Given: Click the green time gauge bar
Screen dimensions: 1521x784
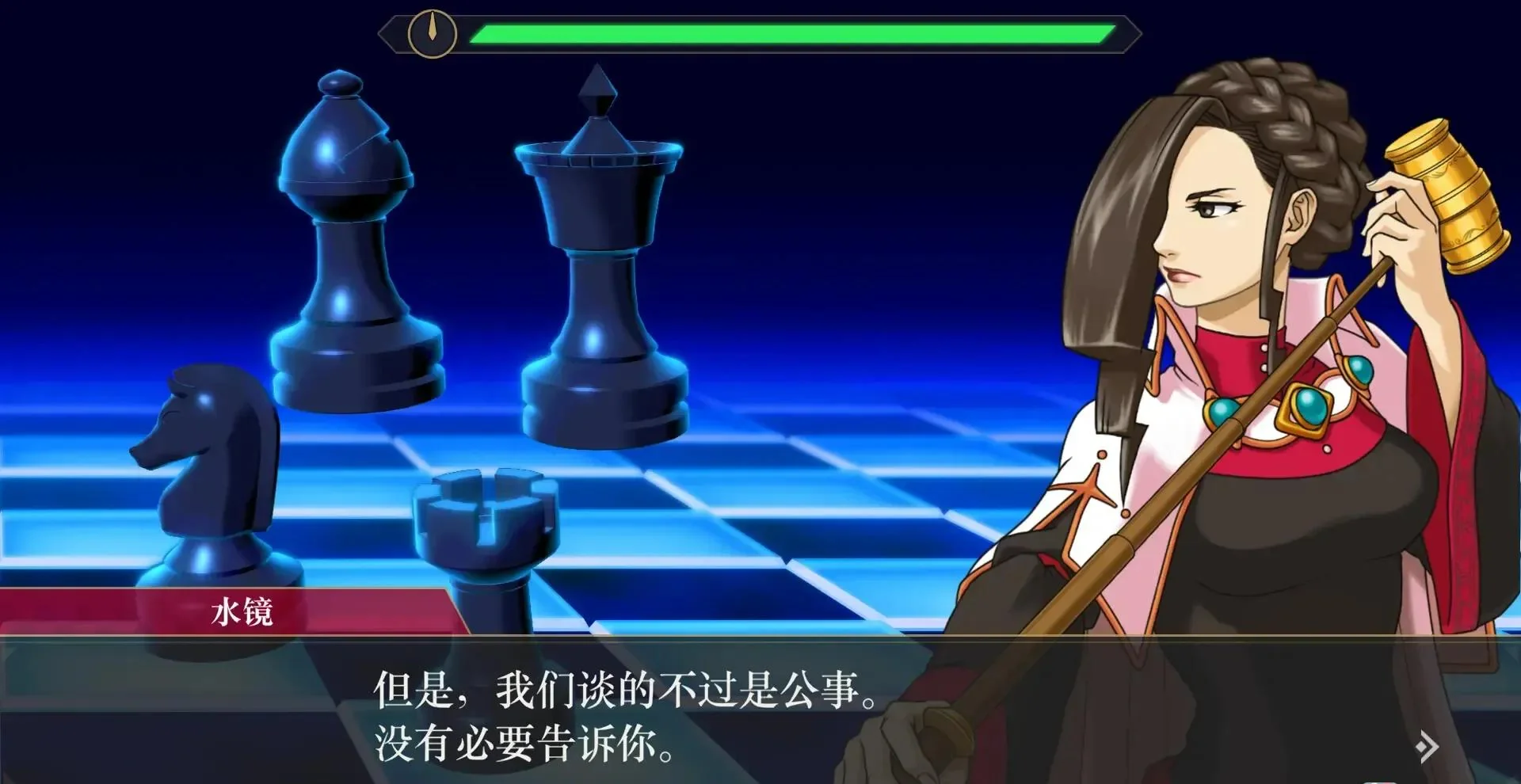Looking at the screenshot, I should (792, 33).
